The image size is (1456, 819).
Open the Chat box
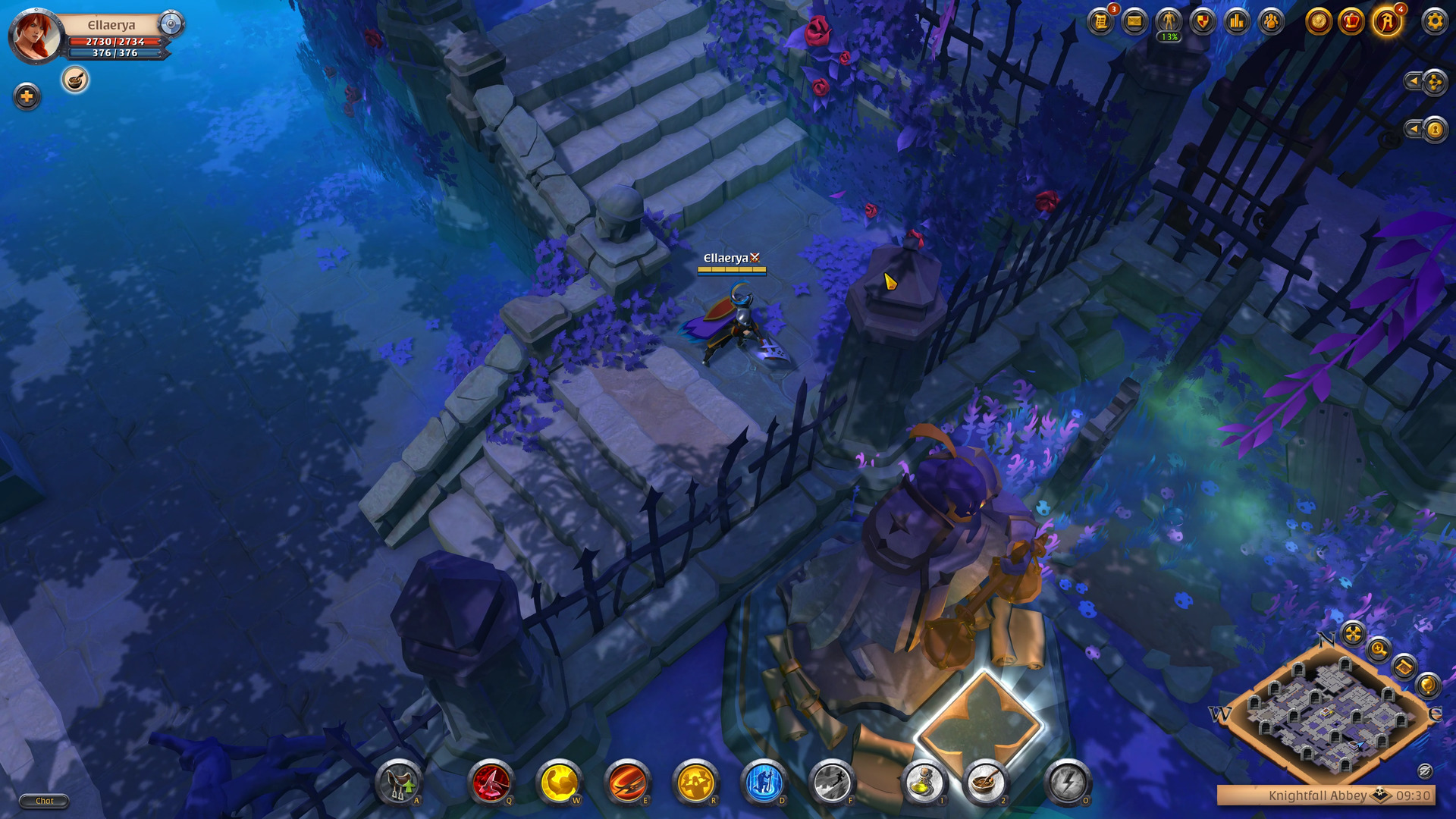pos(43,800)
